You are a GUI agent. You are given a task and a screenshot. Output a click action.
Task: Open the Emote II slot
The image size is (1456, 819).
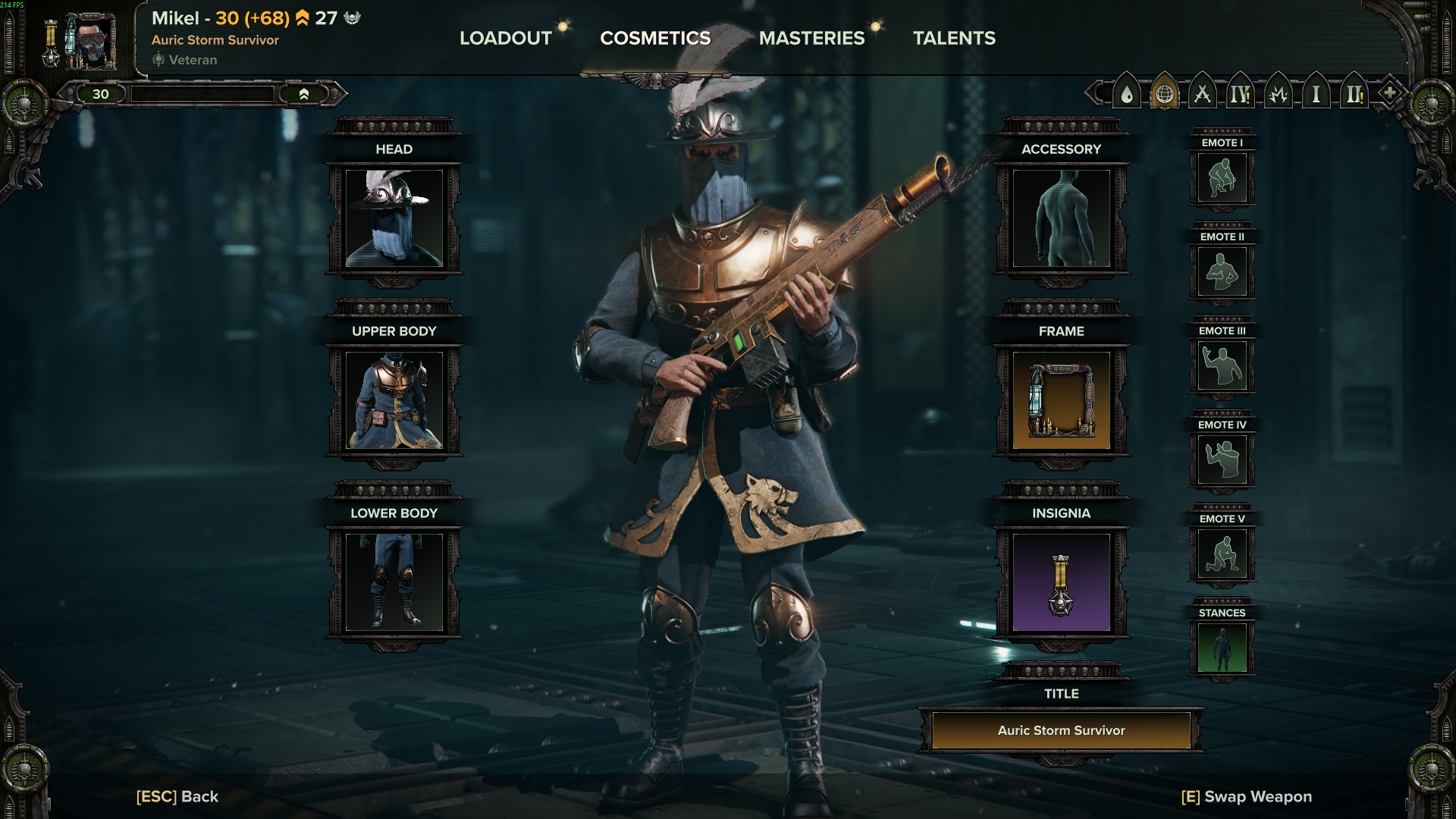coord(1222,271)
